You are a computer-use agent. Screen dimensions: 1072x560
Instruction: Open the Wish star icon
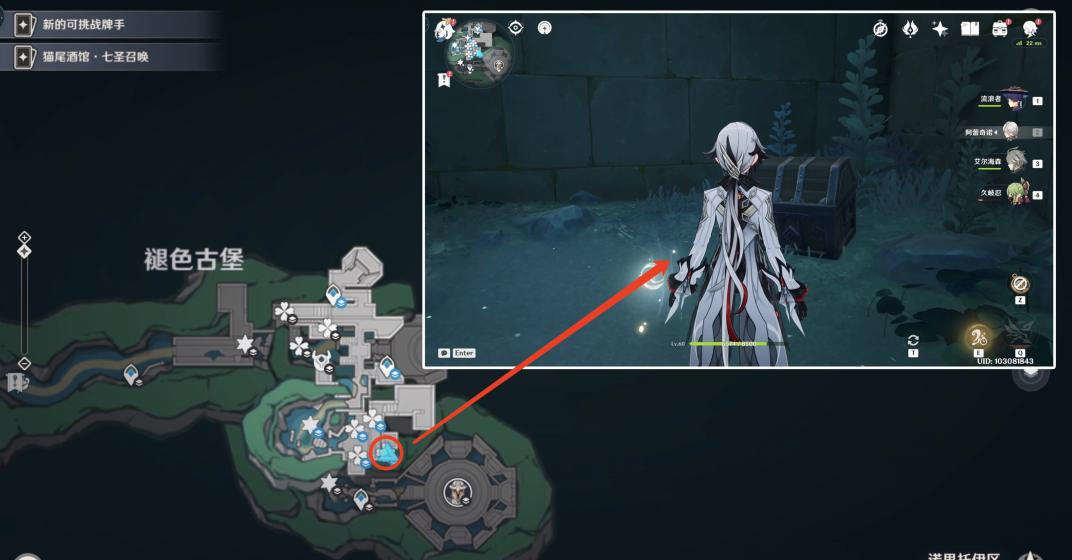coord(940,29)
